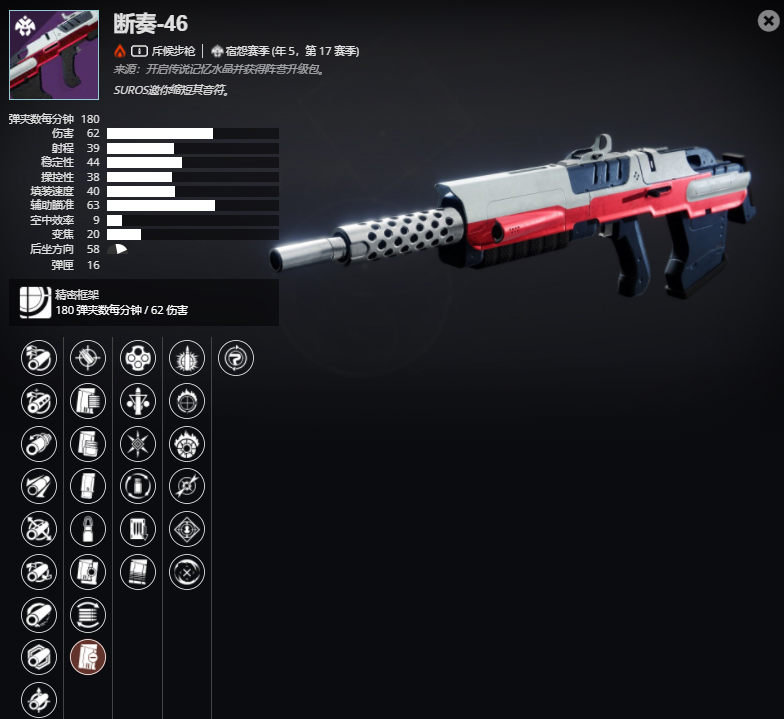Select the lone origin trait icon
Screen dimensions: 784x719
(x=236, y=357)
